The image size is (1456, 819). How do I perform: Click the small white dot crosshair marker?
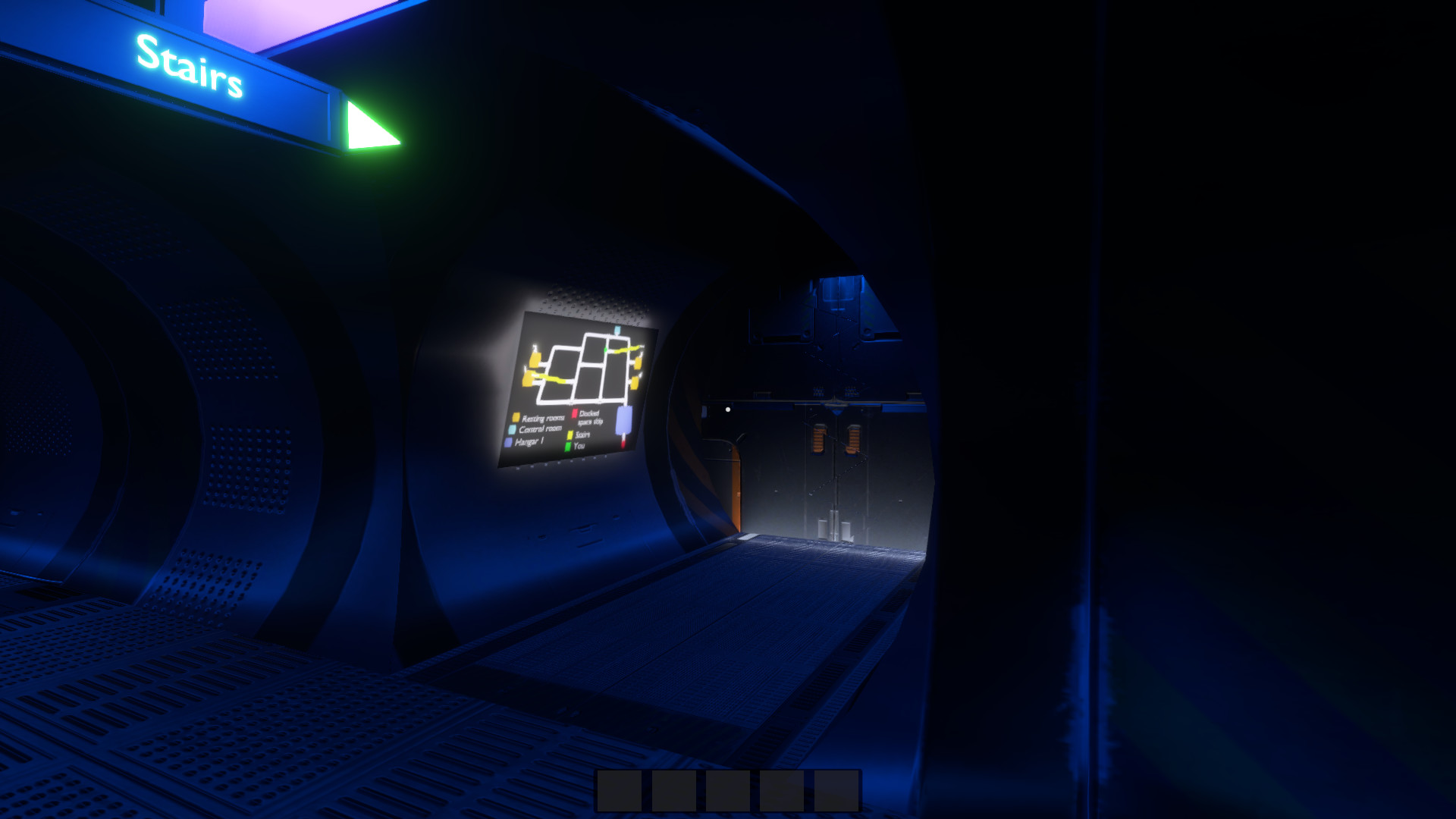(x=729, y=409)
